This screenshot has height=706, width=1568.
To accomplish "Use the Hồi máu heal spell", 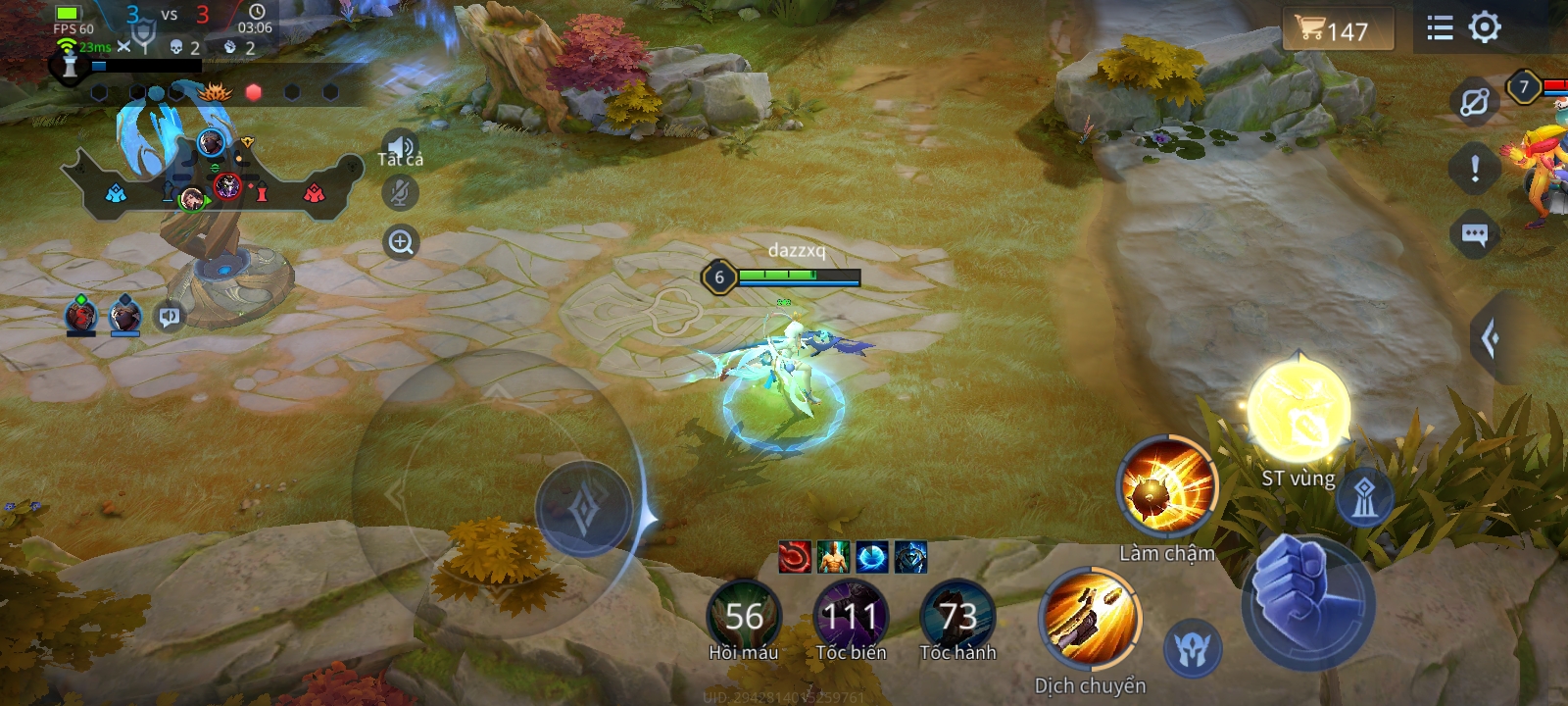I will pyautogui.click(x=744, y=616).
